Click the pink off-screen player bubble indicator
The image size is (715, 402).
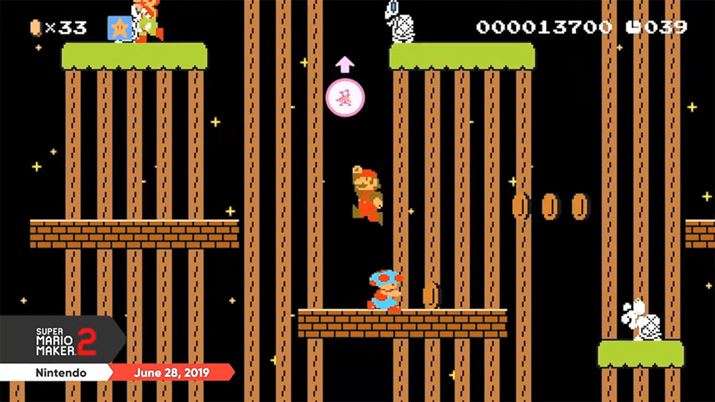point(345,97)
